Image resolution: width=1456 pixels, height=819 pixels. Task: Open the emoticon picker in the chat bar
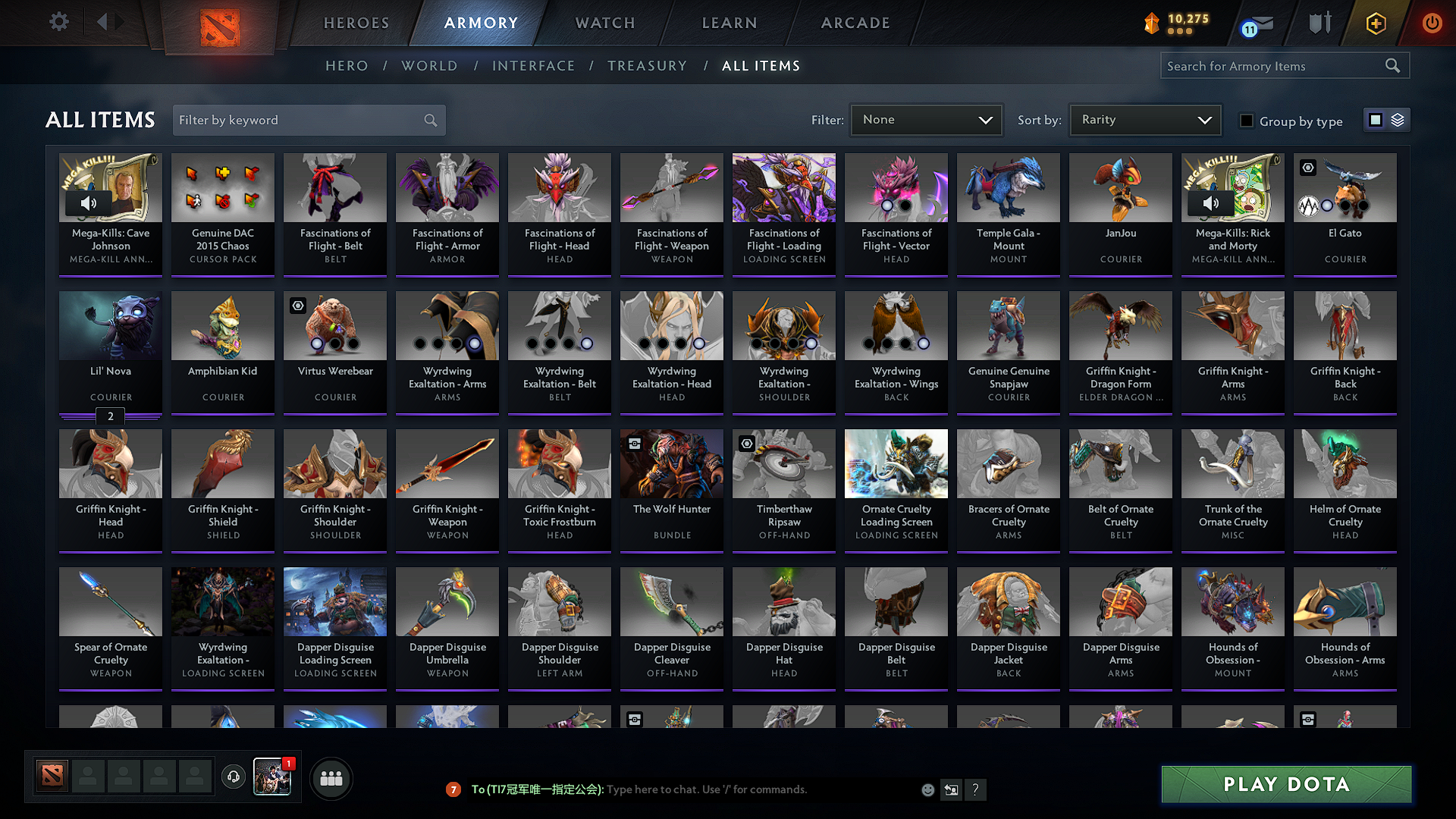tap(927, 789)
